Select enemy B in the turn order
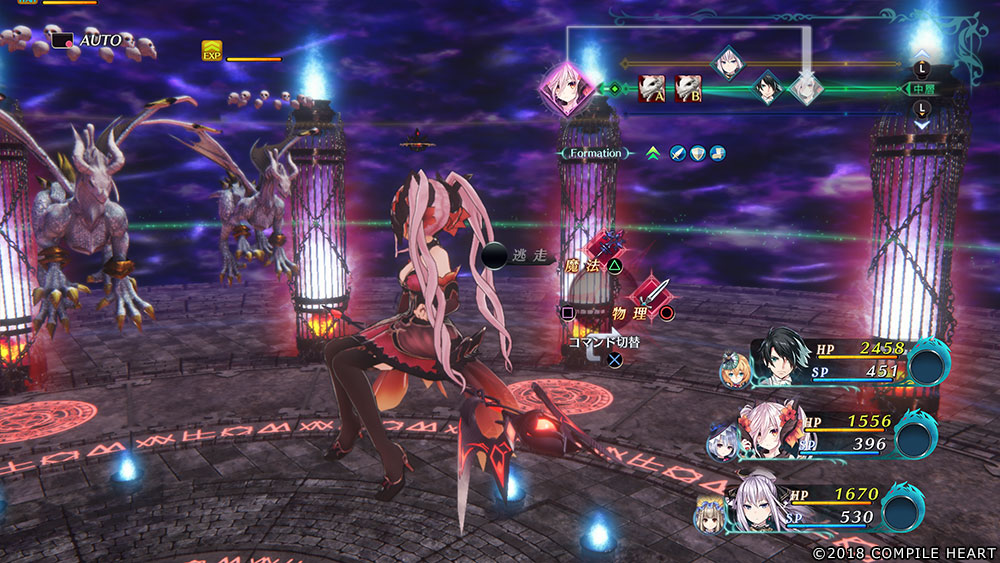Screen dimensions: 1000x563 click(687, 88)
